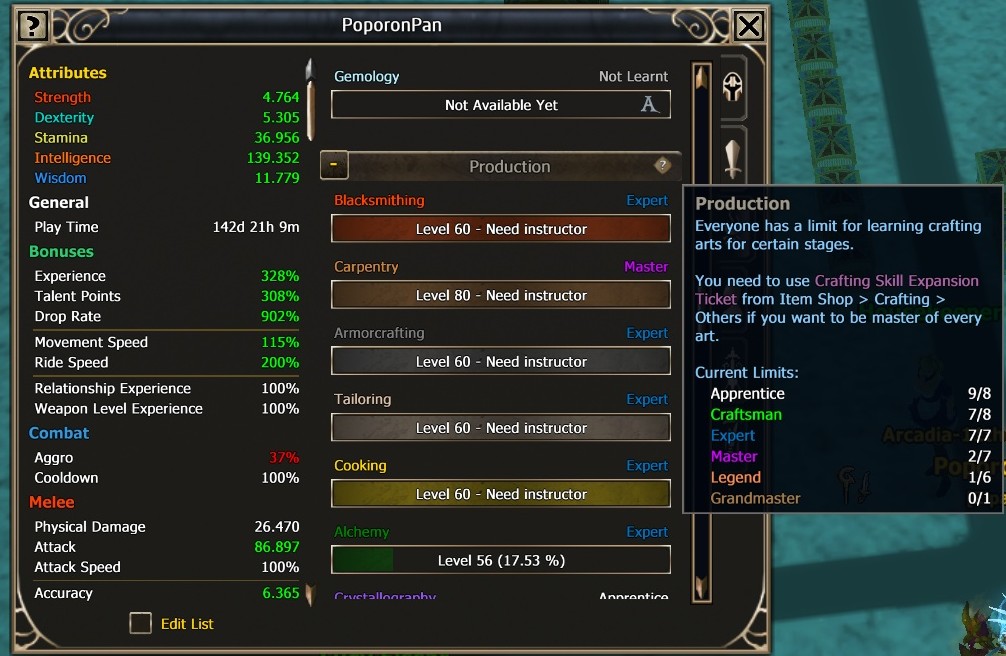Switch to the helmet icon side tab

coord(733,87)
